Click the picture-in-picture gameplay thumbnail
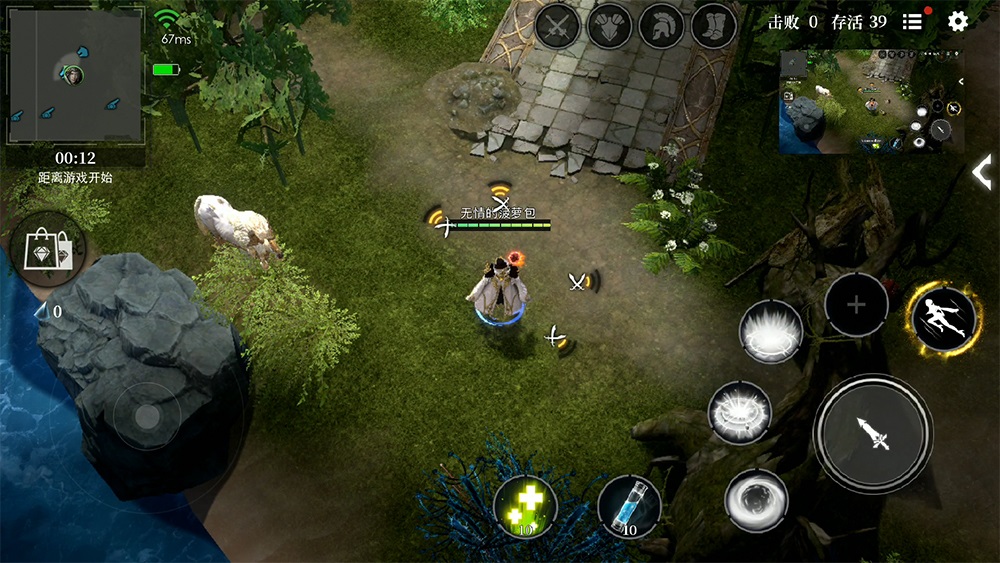 871,102
